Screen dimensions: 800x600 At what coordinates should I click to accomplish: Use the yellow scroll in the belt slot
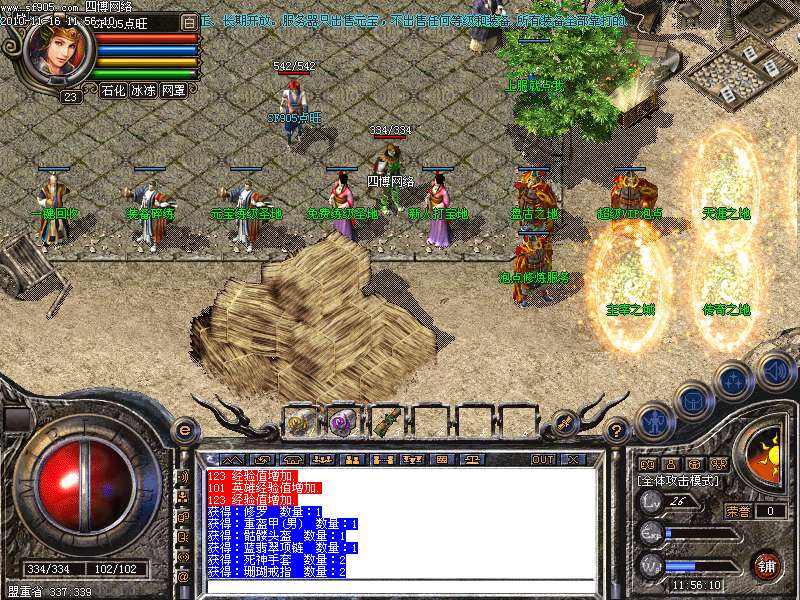(x=298, y=422)
